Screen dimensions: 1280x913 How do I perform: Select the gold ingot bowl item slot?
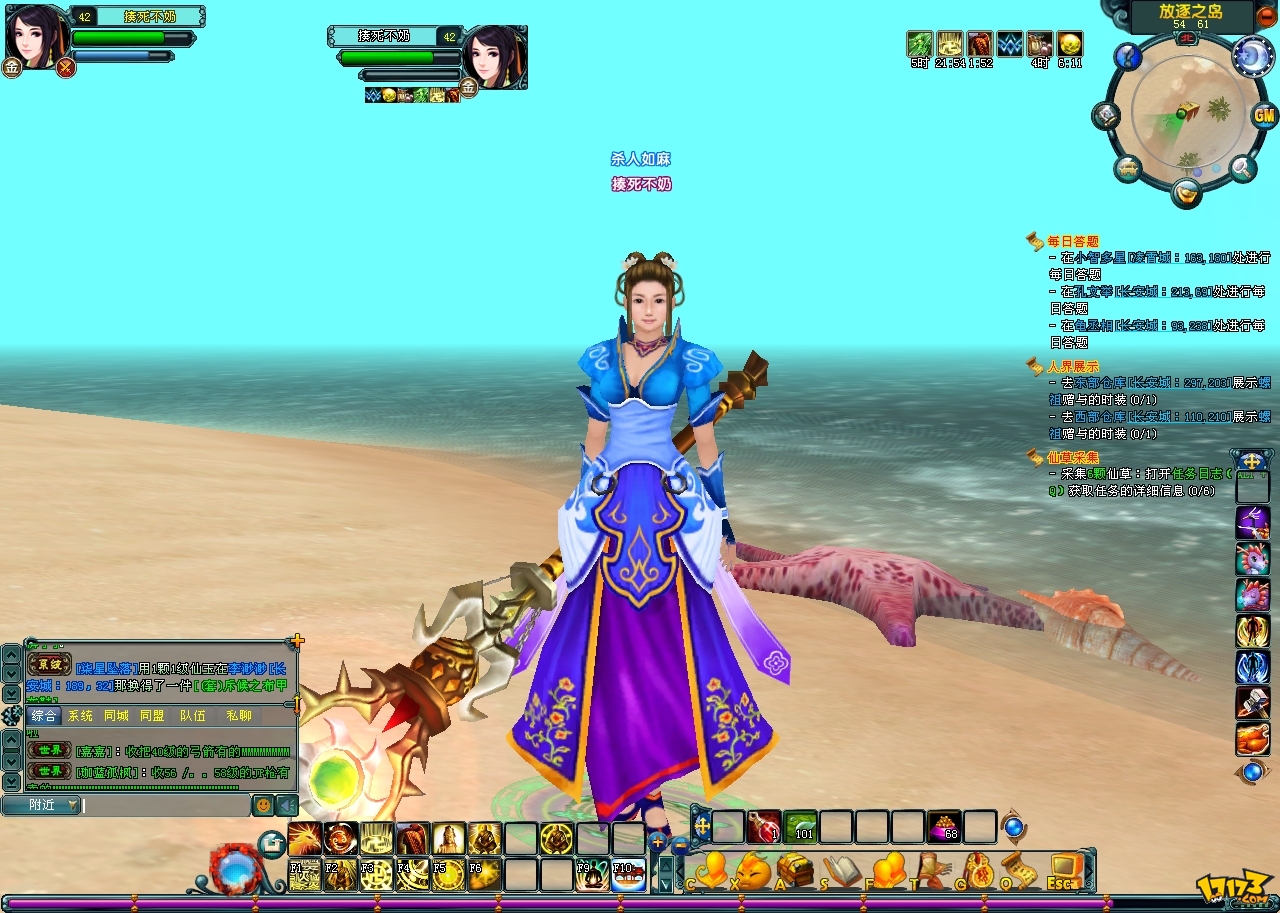tap(944, 827)
